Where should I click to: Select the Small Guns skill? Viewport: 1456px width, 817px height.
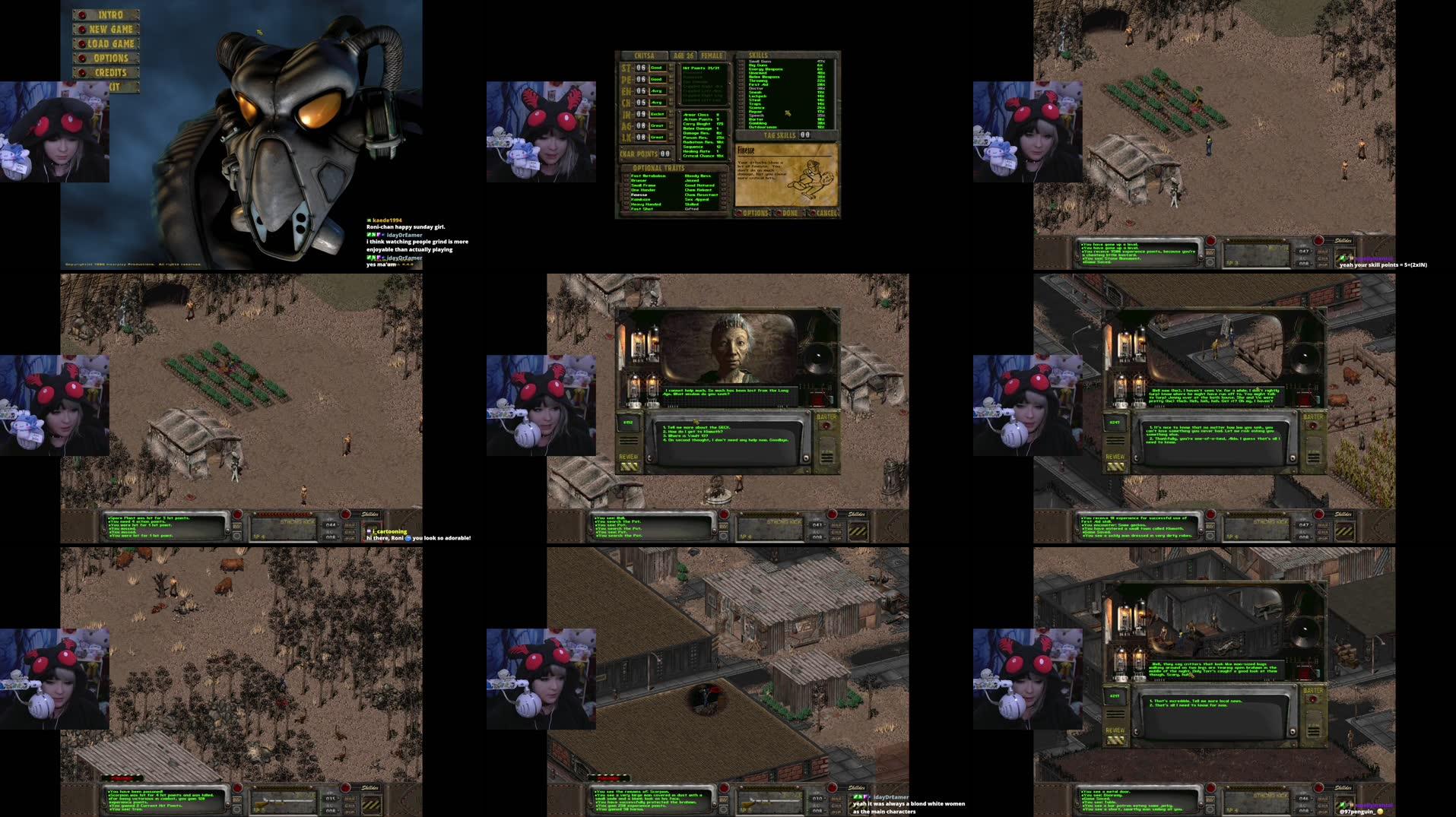coord(760,62)
